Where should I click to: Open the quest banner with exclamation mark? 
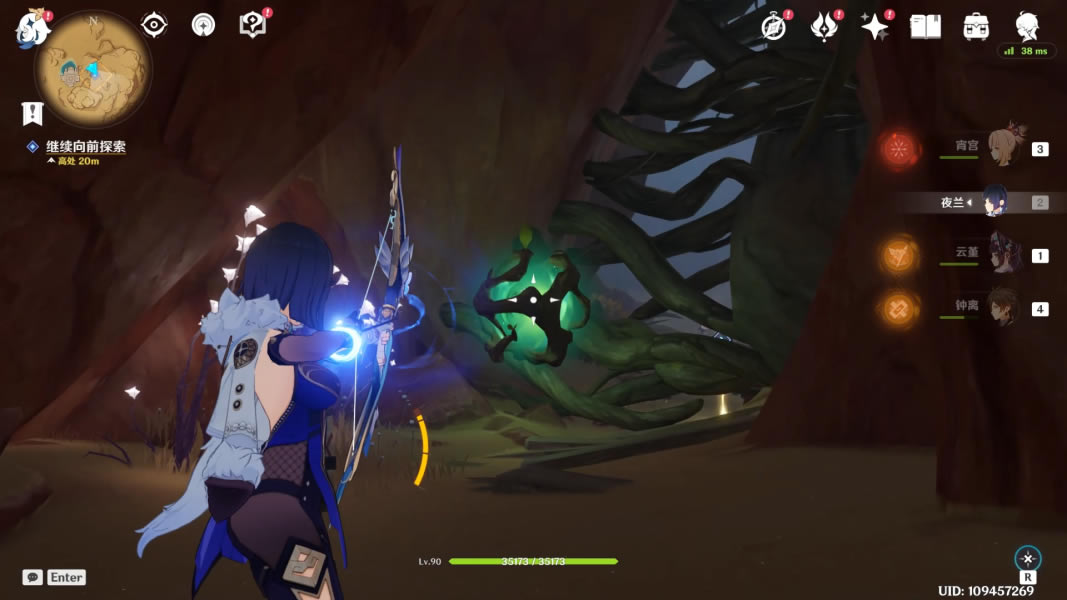(x=33, y=113)
